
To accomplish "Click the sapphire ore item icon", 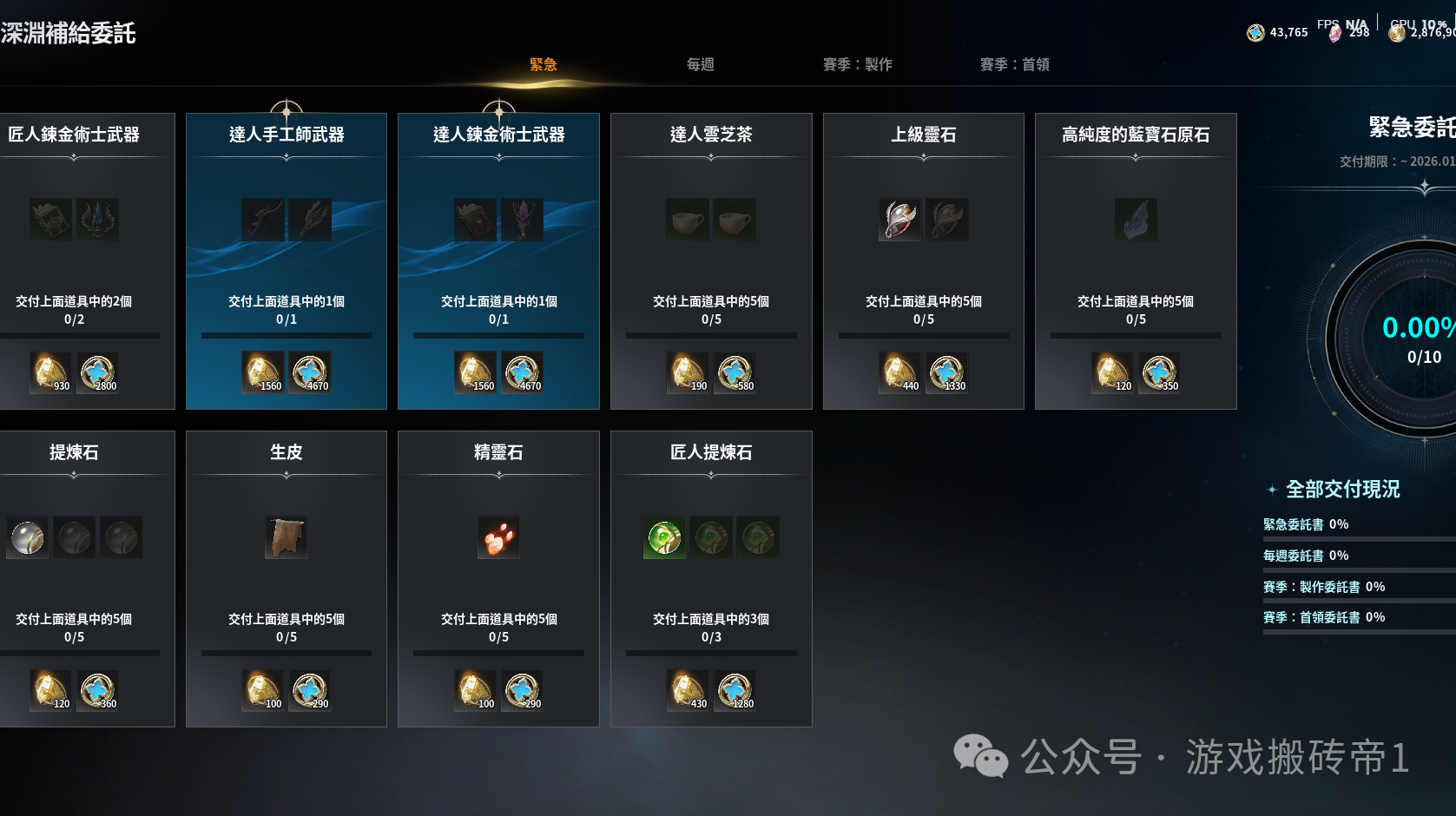I will pos(1136,220).
